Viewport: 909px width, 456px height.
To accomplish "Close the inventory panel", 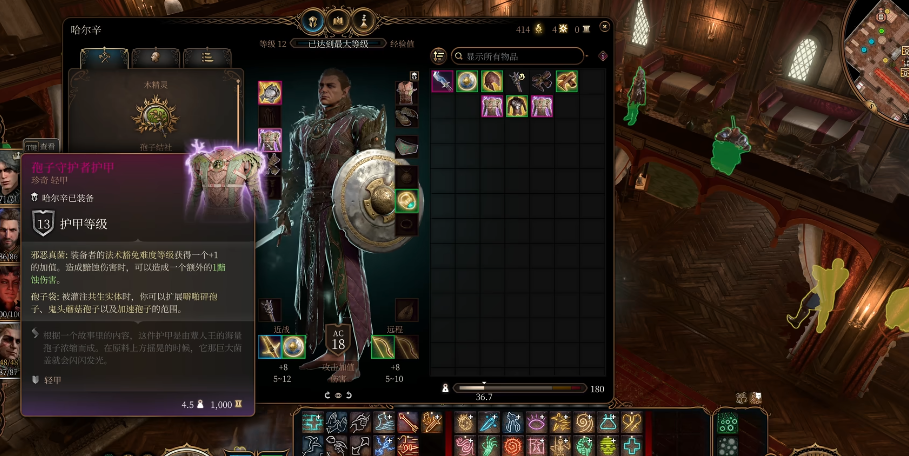I will pos(604,27).
